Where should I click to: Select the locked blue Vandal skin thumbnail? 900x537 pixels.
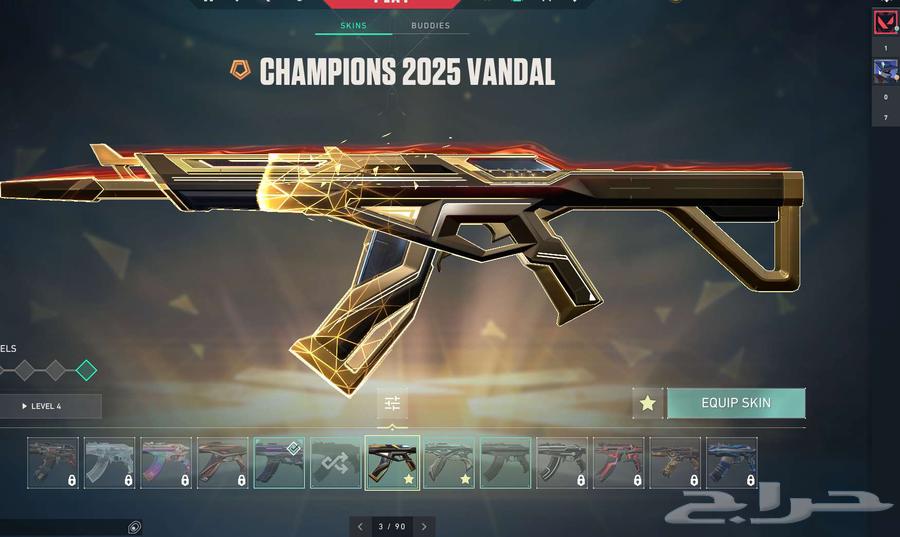tap(731, 463)
